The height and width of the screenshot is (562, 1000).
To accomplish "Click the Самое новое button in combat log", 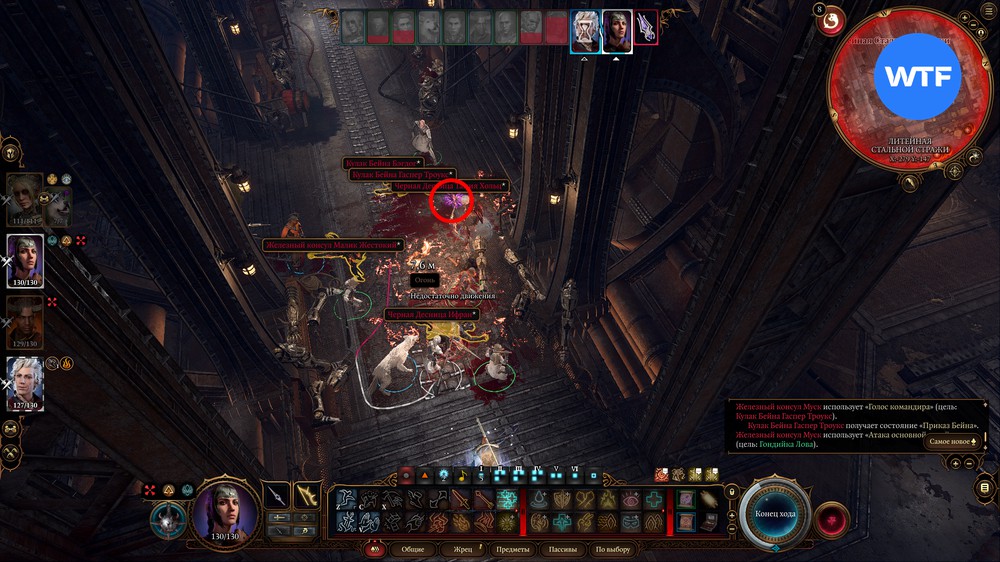I will click(x=951, y=441).
